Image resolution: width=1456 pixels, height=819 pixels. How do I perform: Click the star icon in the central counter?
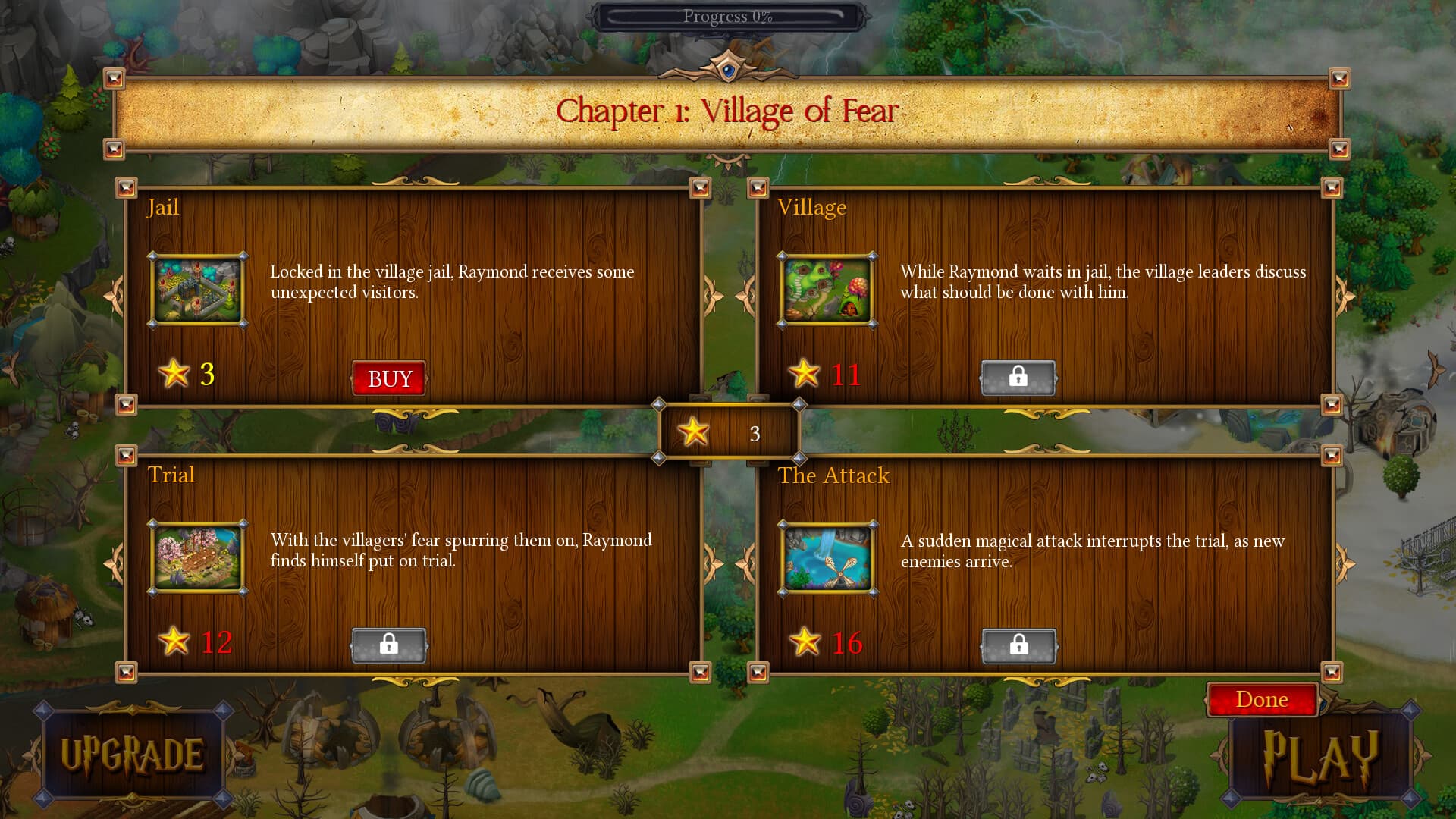coord(692,431)
